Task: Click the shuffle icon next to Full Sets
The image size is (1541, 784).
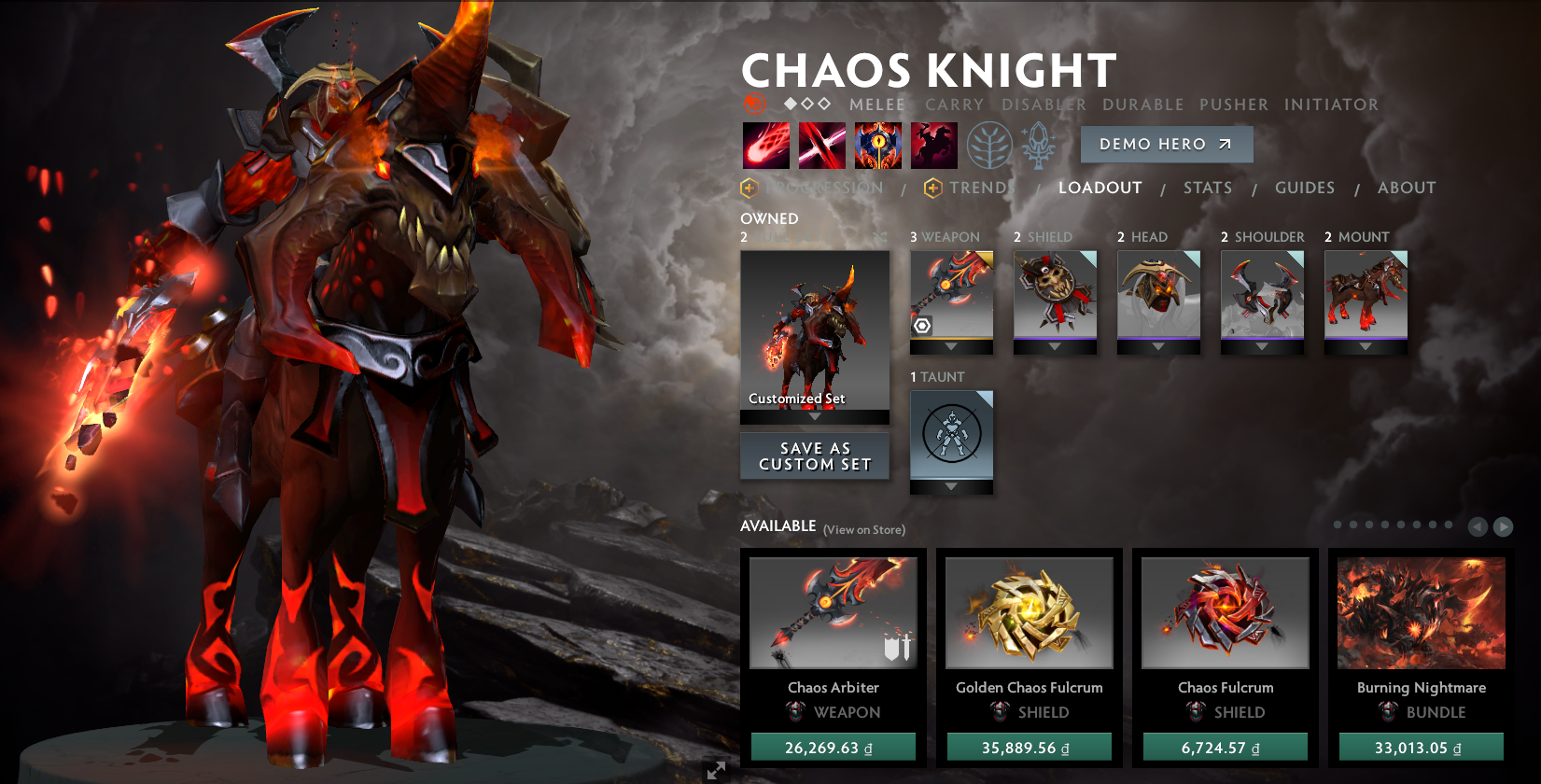Action: (878, 237)
